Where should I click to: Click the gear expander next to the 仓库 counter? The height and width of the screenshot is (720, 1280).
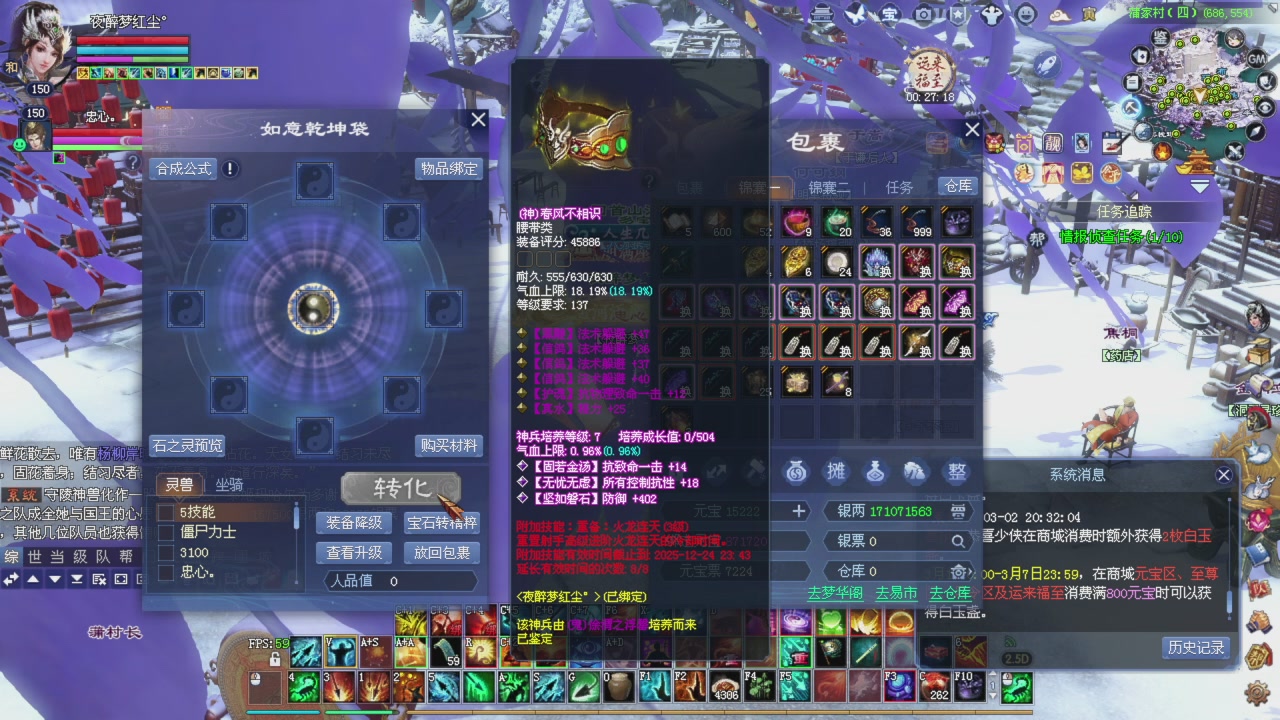[960, 571]
